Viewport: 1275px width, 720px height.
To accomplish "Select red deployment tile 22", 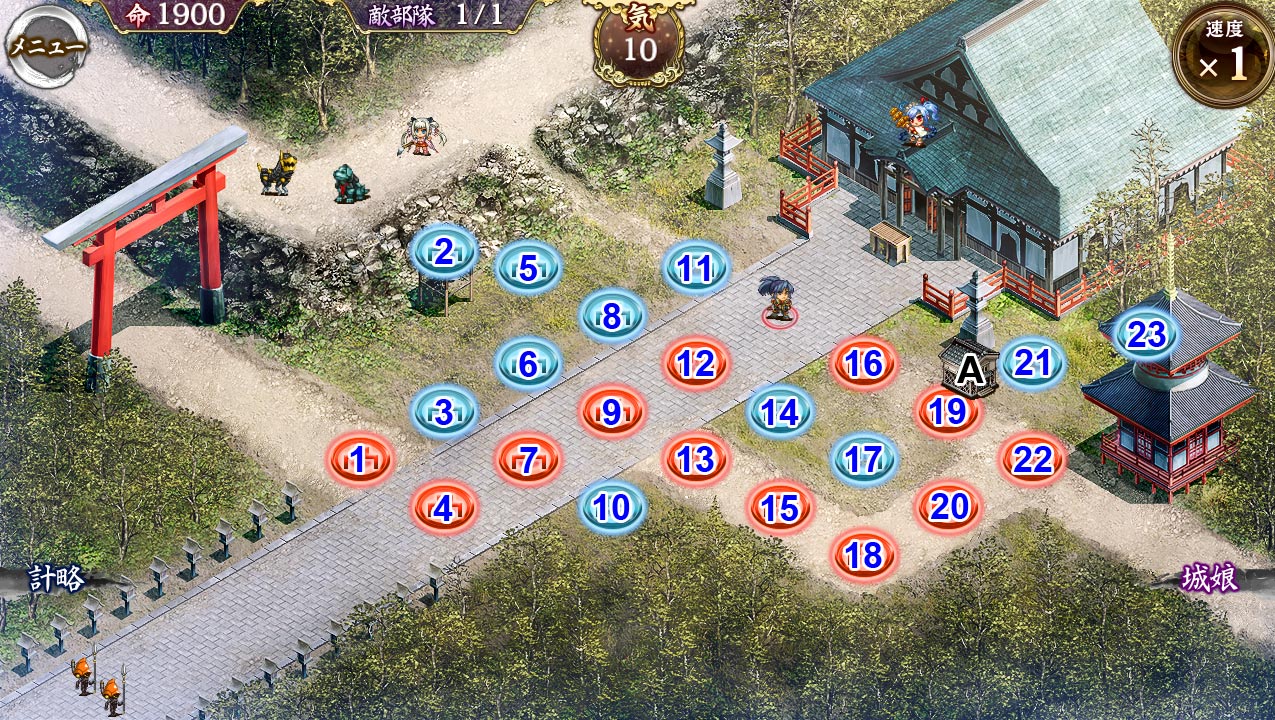I will (x=1032, y=460).
